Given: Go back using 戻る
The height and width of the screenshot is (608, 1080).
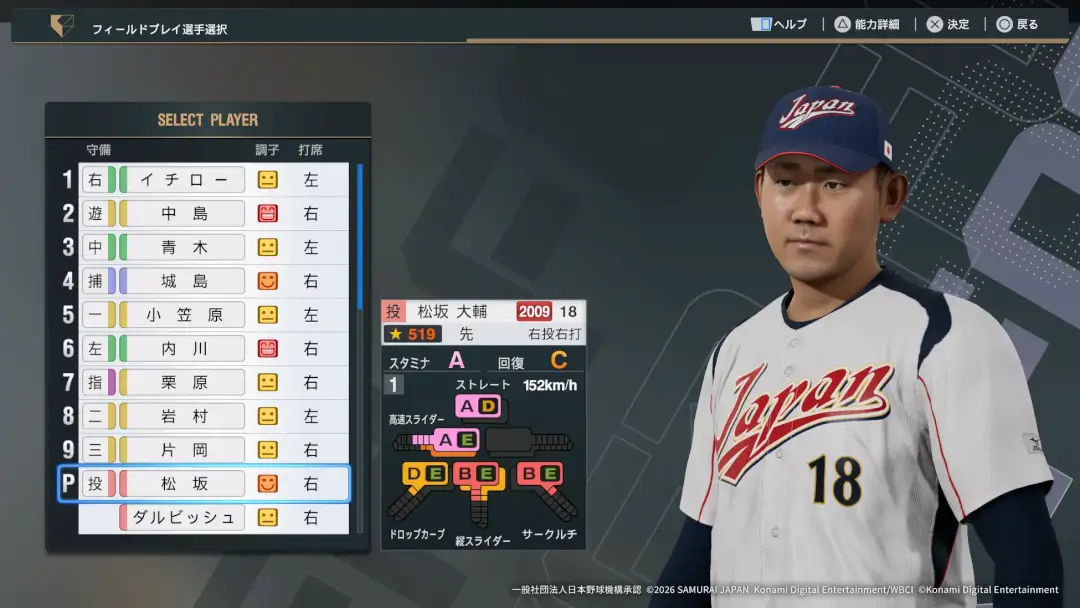Looking at the screenshot, I should click(1017, 24).
